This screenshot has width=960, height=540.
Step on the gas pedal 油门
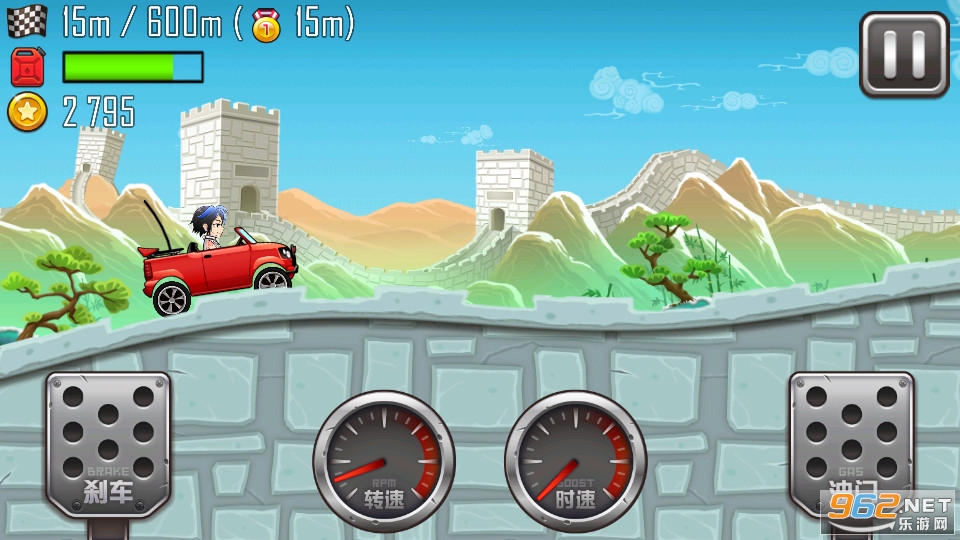[x=851, y=442]
